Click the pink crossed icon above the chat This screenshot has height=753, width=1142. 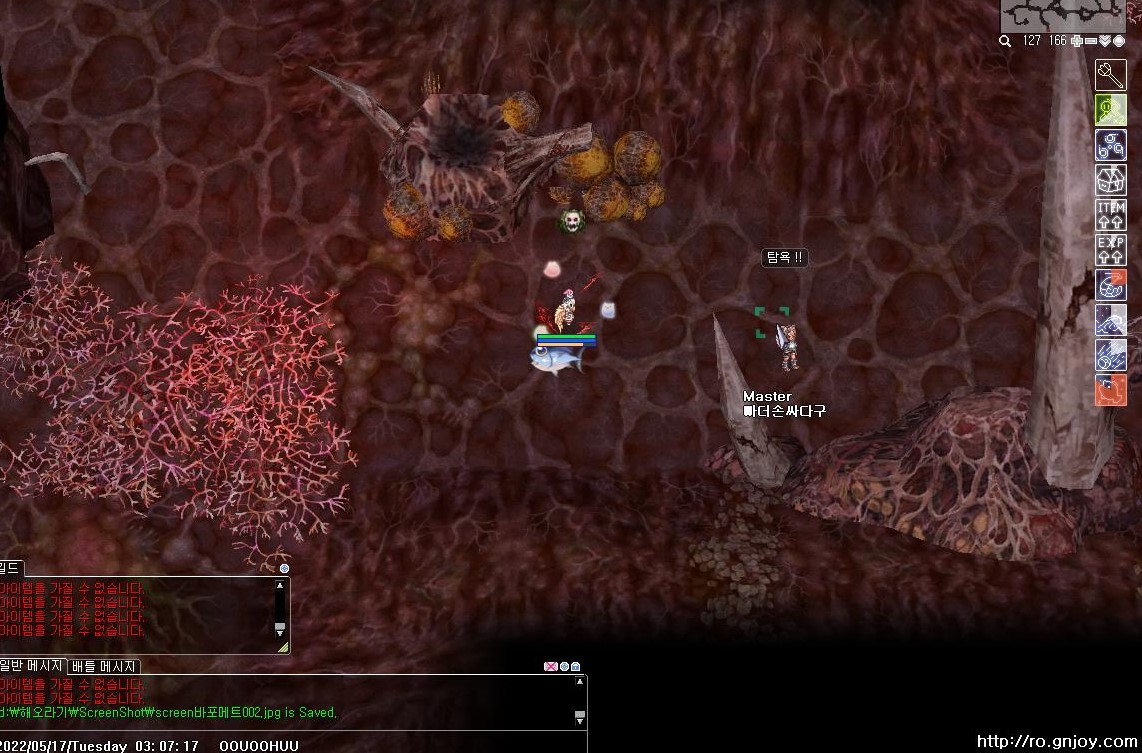(x=550, y=666)
